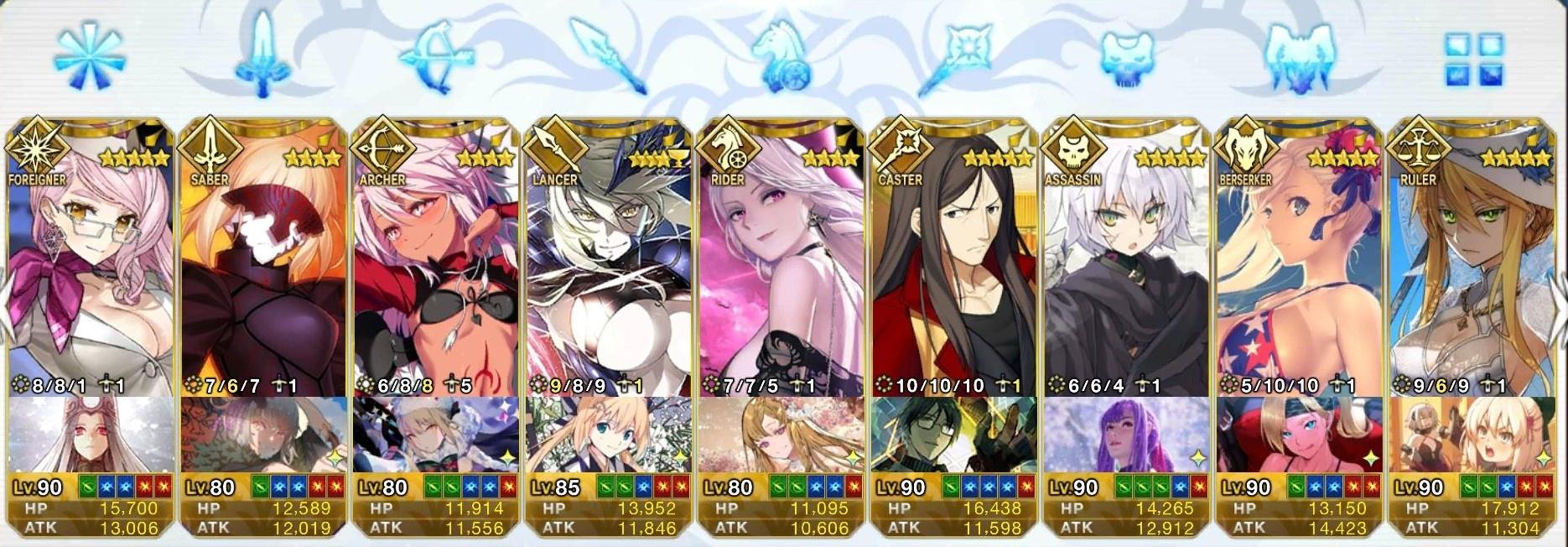1568x547 pixels.
Task: Open the Extra classes four-square tab
Action: (x=1473, y=59)
